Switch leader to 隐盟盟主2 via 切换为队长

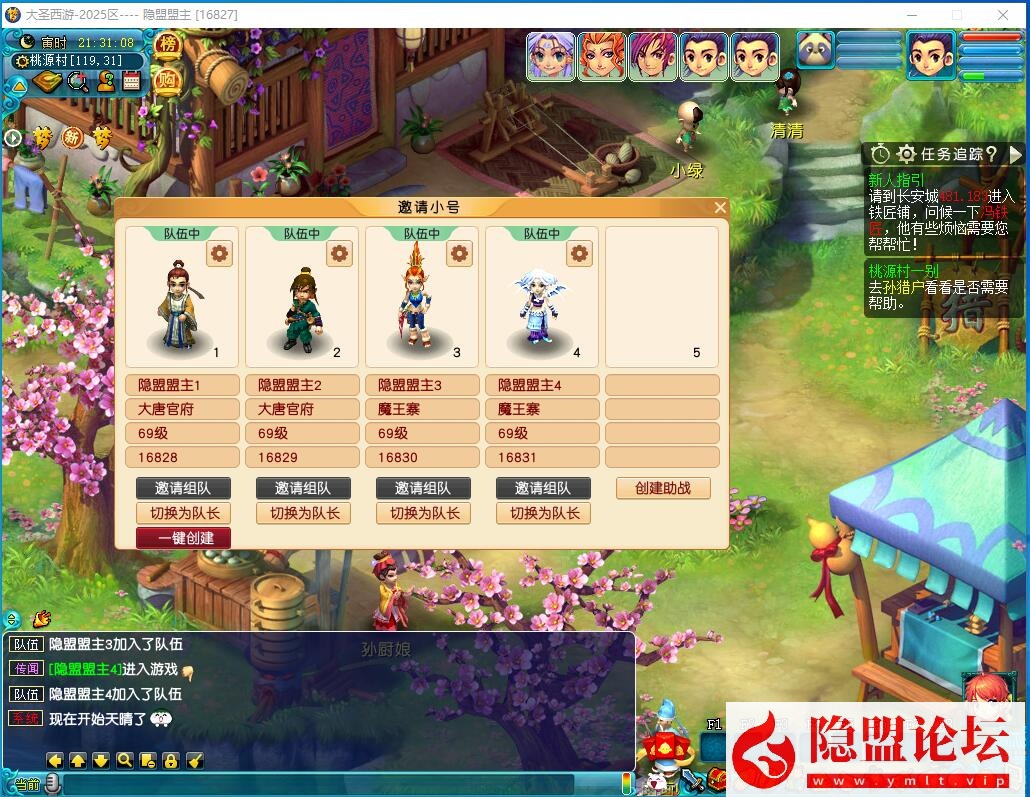click(303, 513)
